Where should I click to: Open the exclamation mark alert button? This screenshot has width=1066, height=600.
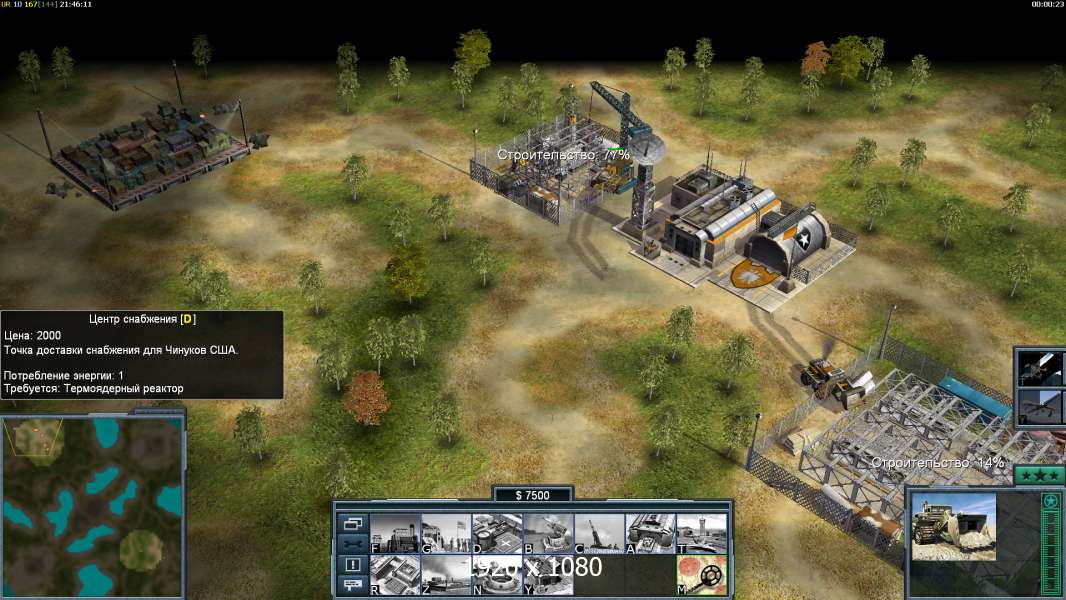click(x=353, y=565)
